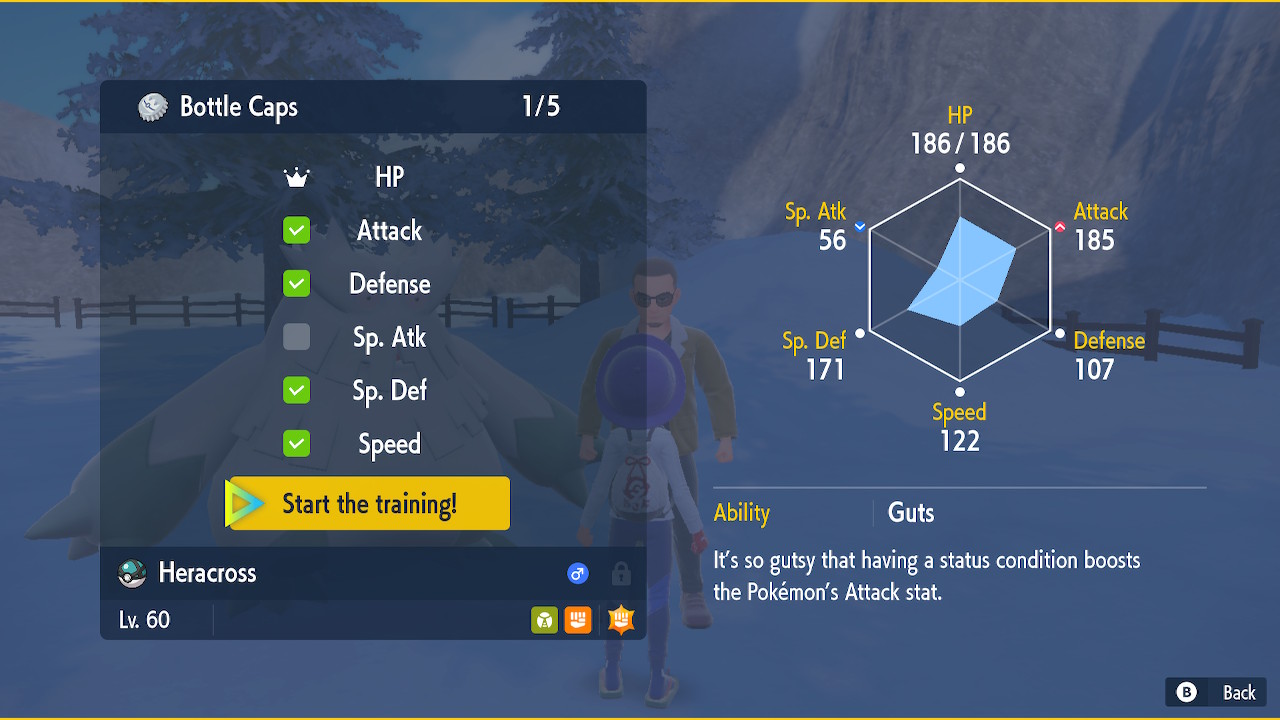1280x720 pixels.
Task: Uncheck the Attack training checkbox
Action: coord(297,231)
